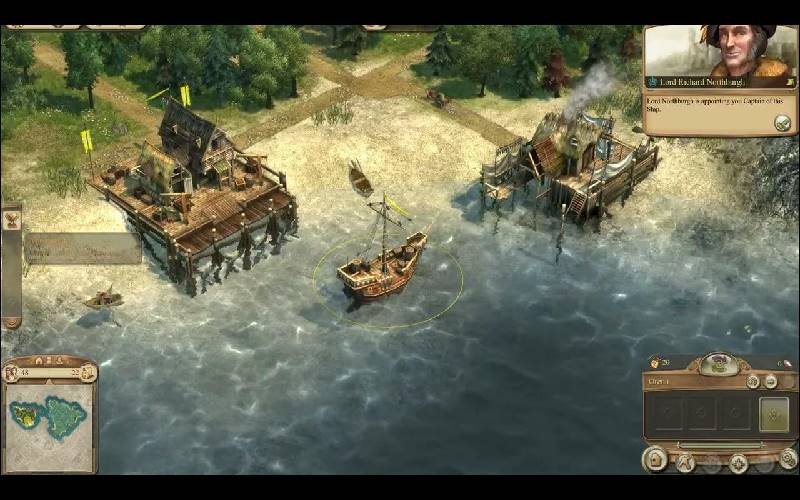Click the ship emblem atop the ship panel
The width and height of the screenshot is (800, 500).
[719, 364]
